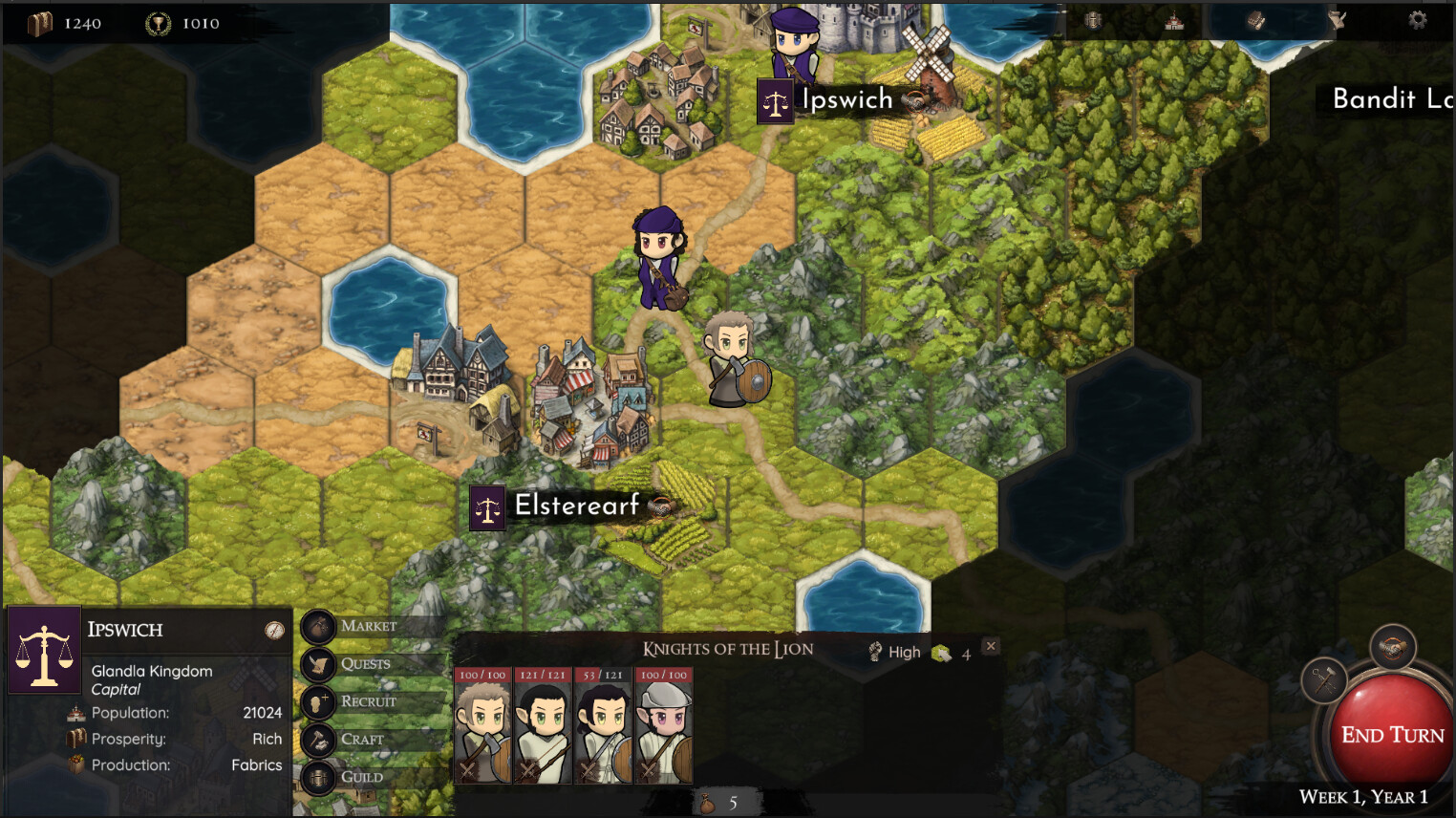
Task: Open the Guild building icon
Action: tap(319, 777)
